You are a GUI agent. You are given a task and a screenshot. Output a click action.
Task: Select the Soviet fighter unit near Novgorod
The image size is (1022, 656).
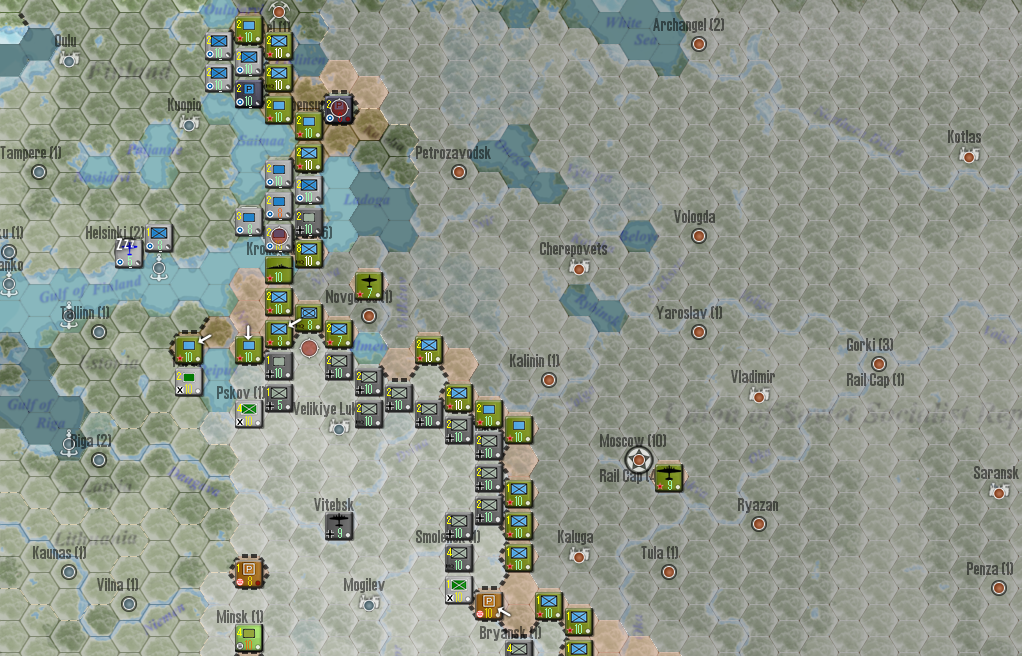click(x=369, y=286)
